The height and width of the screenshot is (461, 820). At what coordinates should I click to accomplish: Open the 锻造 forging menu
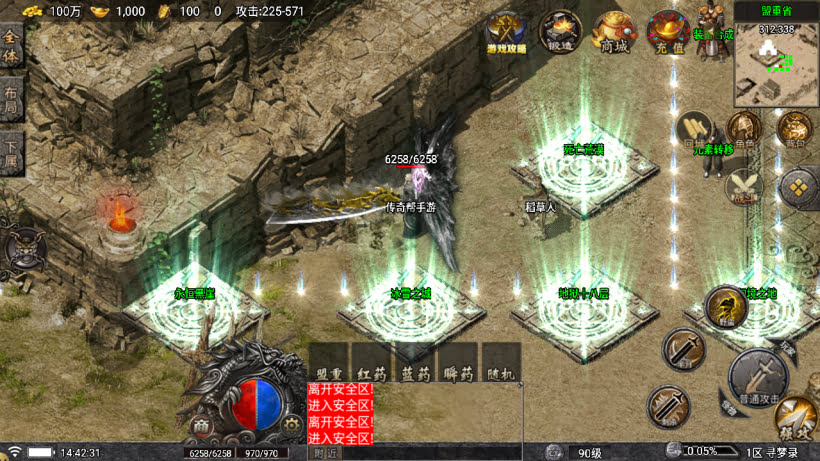(x=561, y=31)
